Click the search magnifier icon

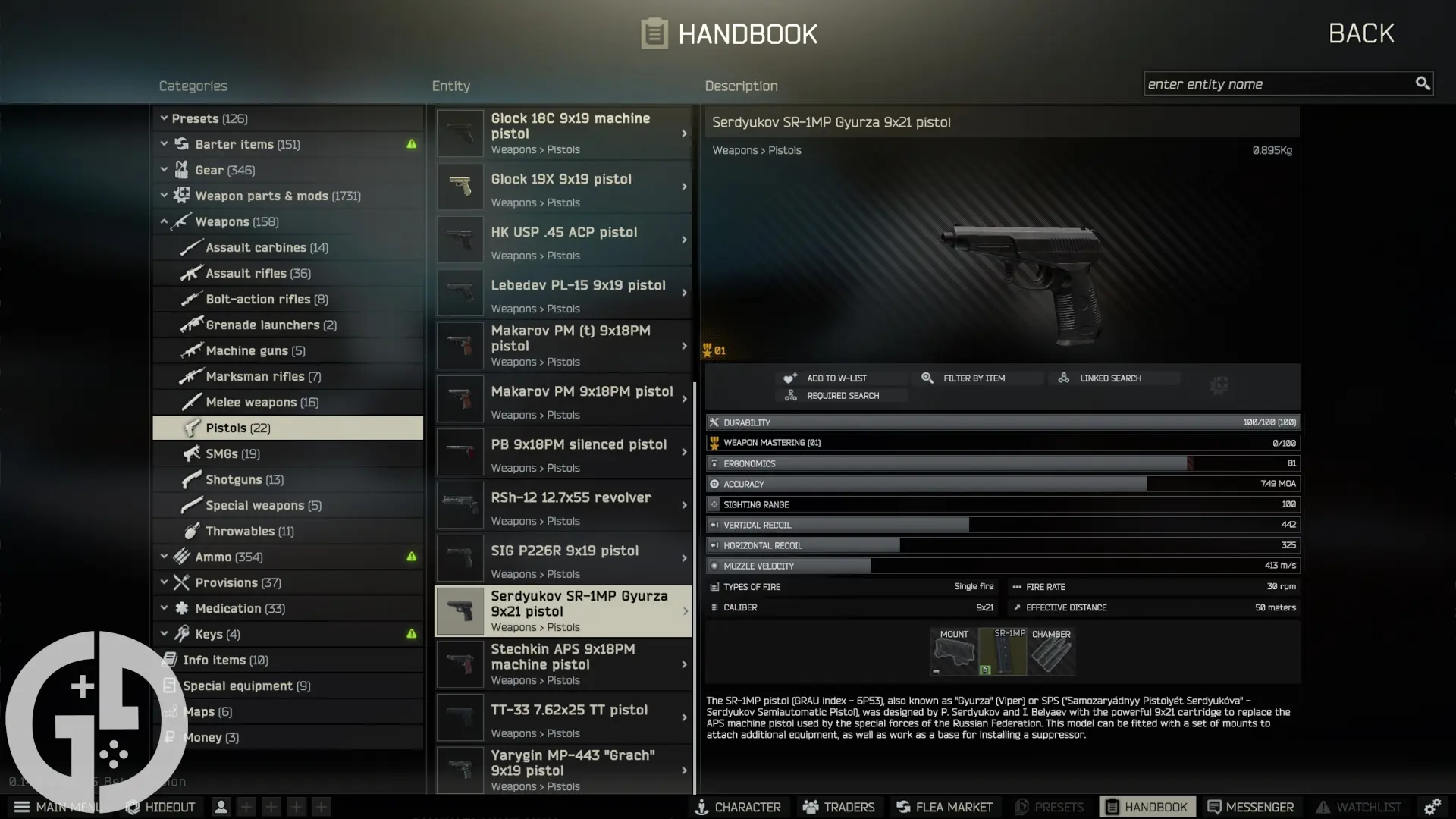pyautogui.click(x=1423, y=83)
